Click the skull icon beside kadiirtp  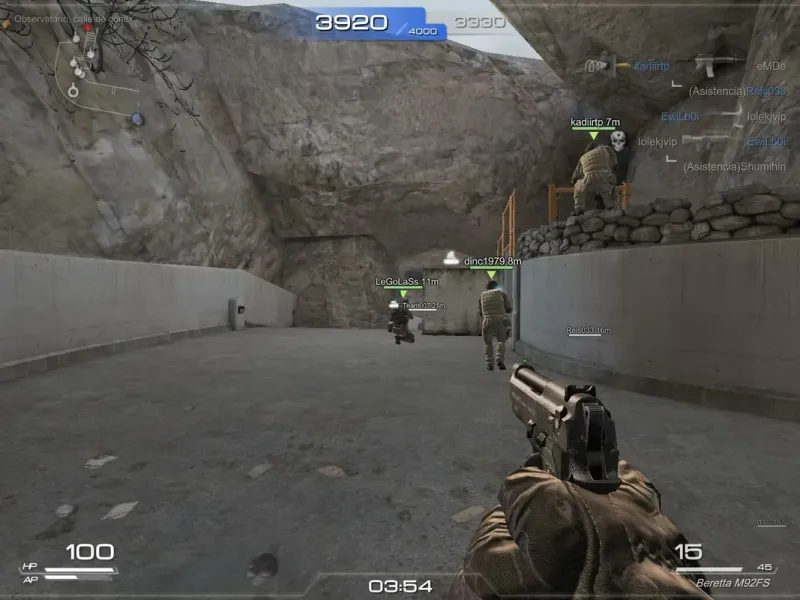click(x=618, y=141)
